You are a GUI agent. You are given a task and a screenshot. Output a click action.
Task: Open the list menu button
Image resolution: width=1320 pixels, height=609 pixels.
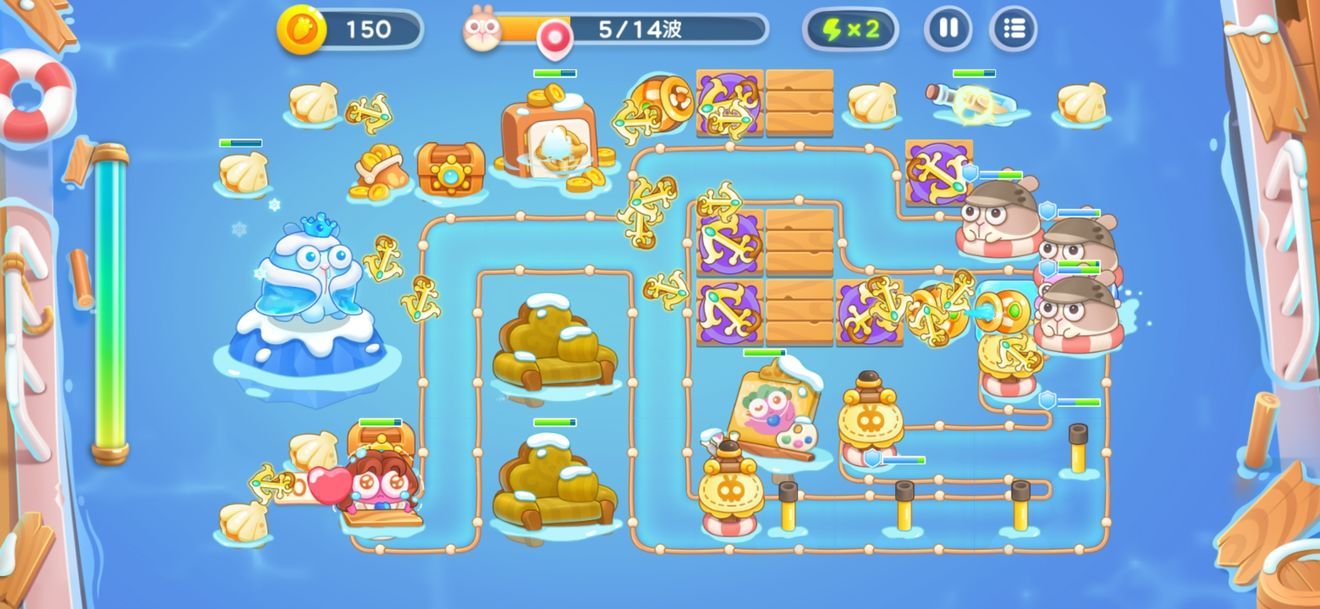[x=1013, y=29]
